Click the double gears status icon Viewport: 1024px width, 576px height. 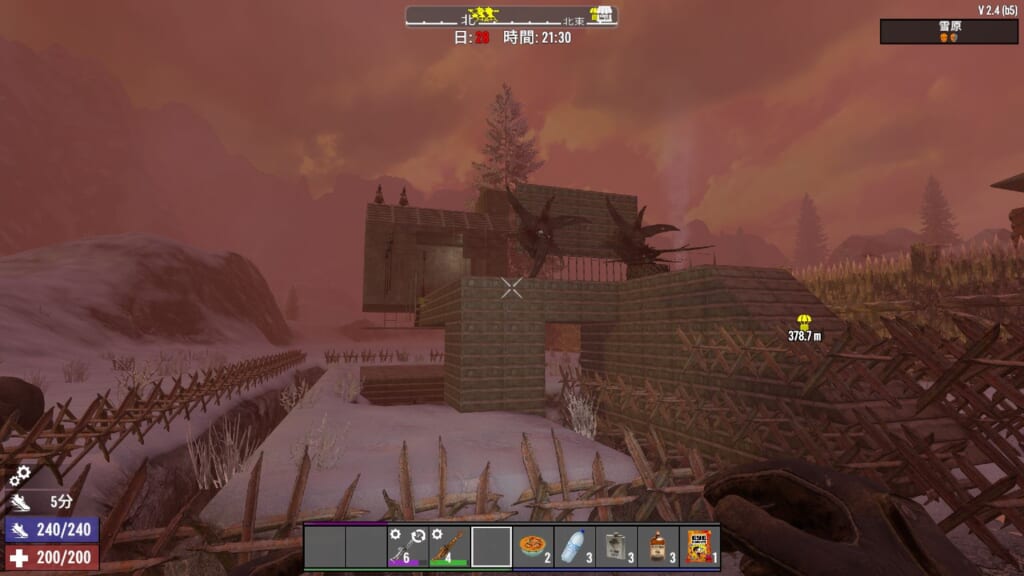pos(20,476)
